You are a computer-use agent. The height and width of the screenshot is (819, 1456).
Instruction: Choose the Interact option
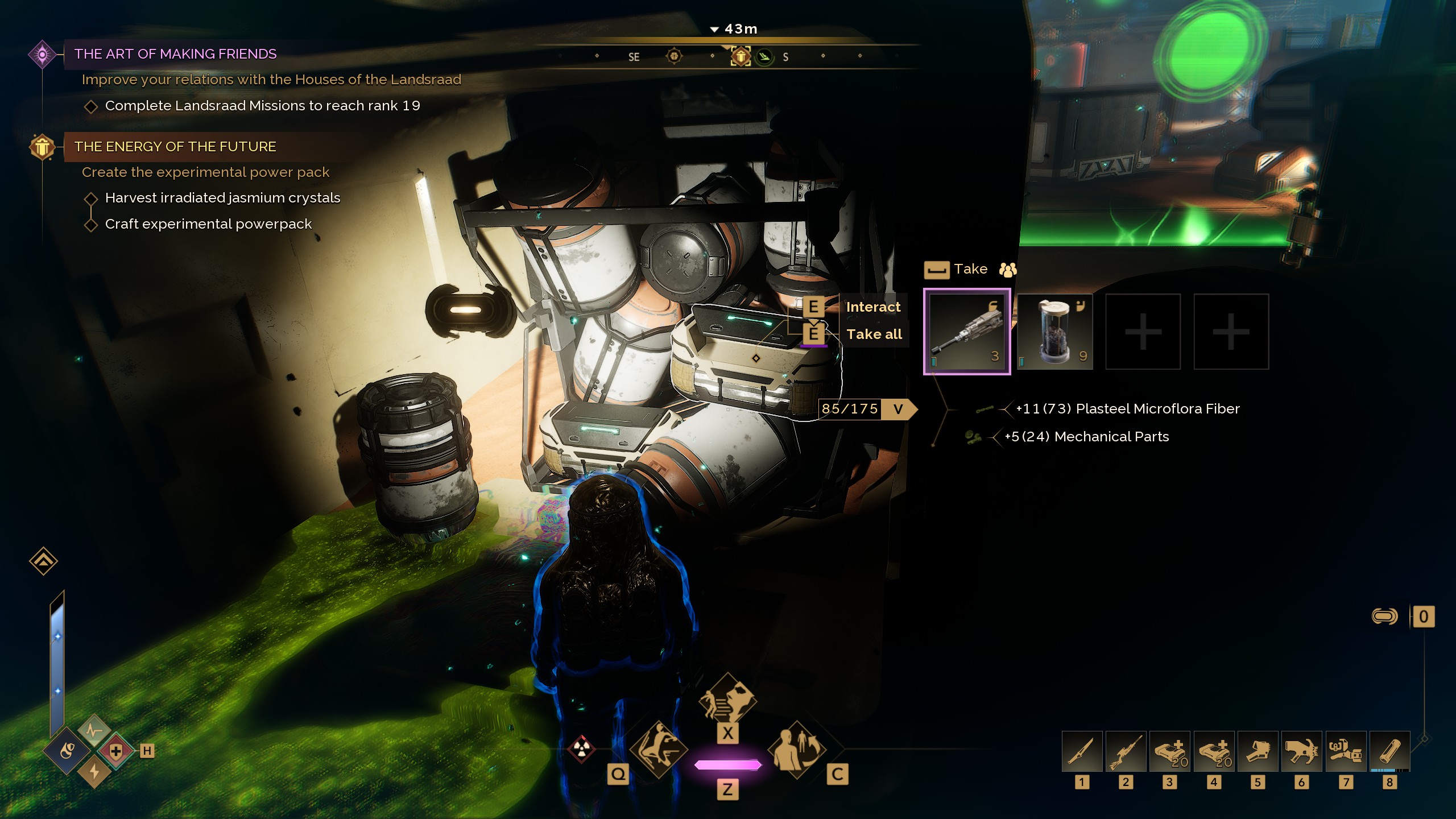(873, 307)
